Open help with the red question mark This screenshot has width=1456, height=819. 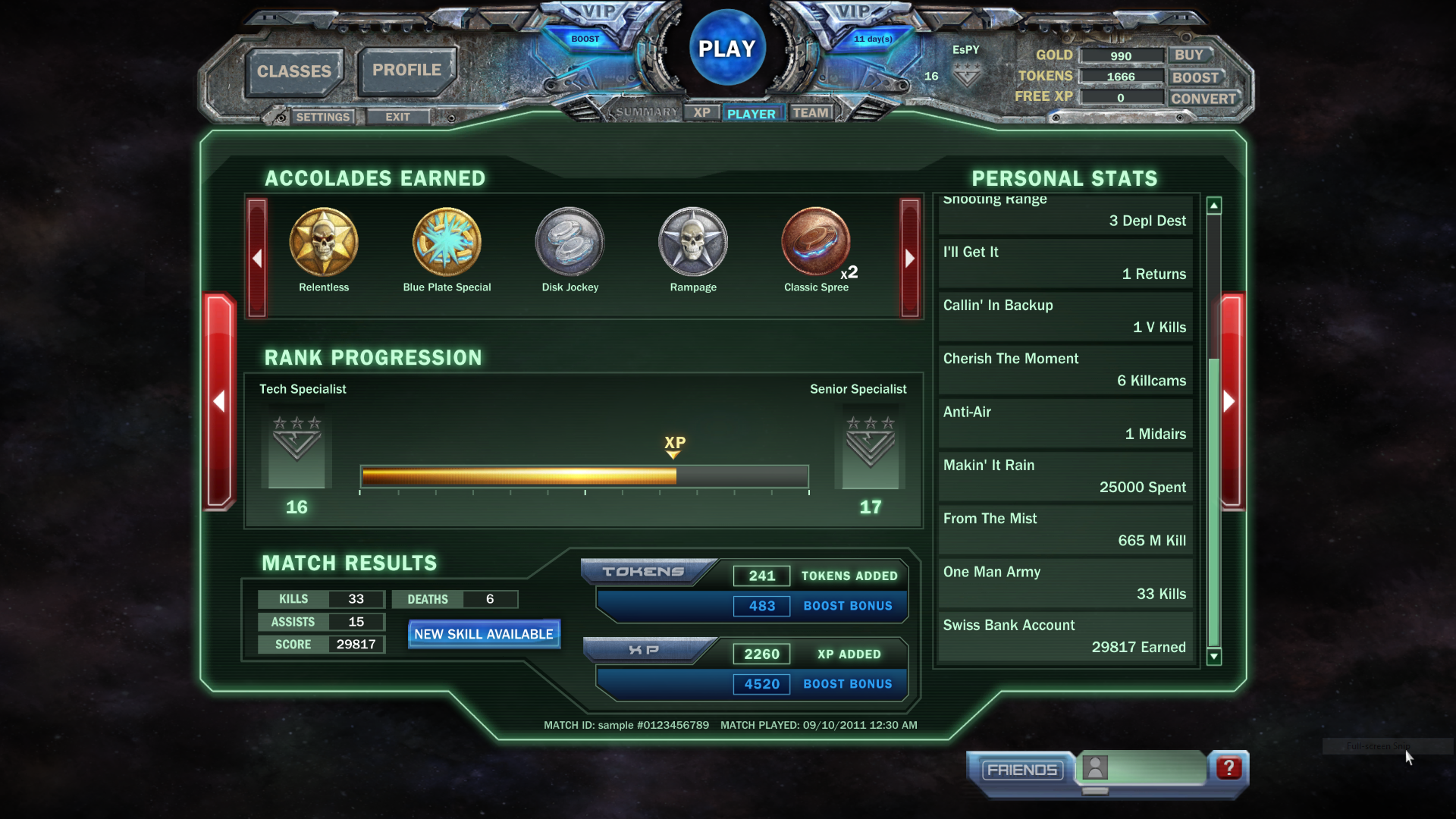point(1228,768)
